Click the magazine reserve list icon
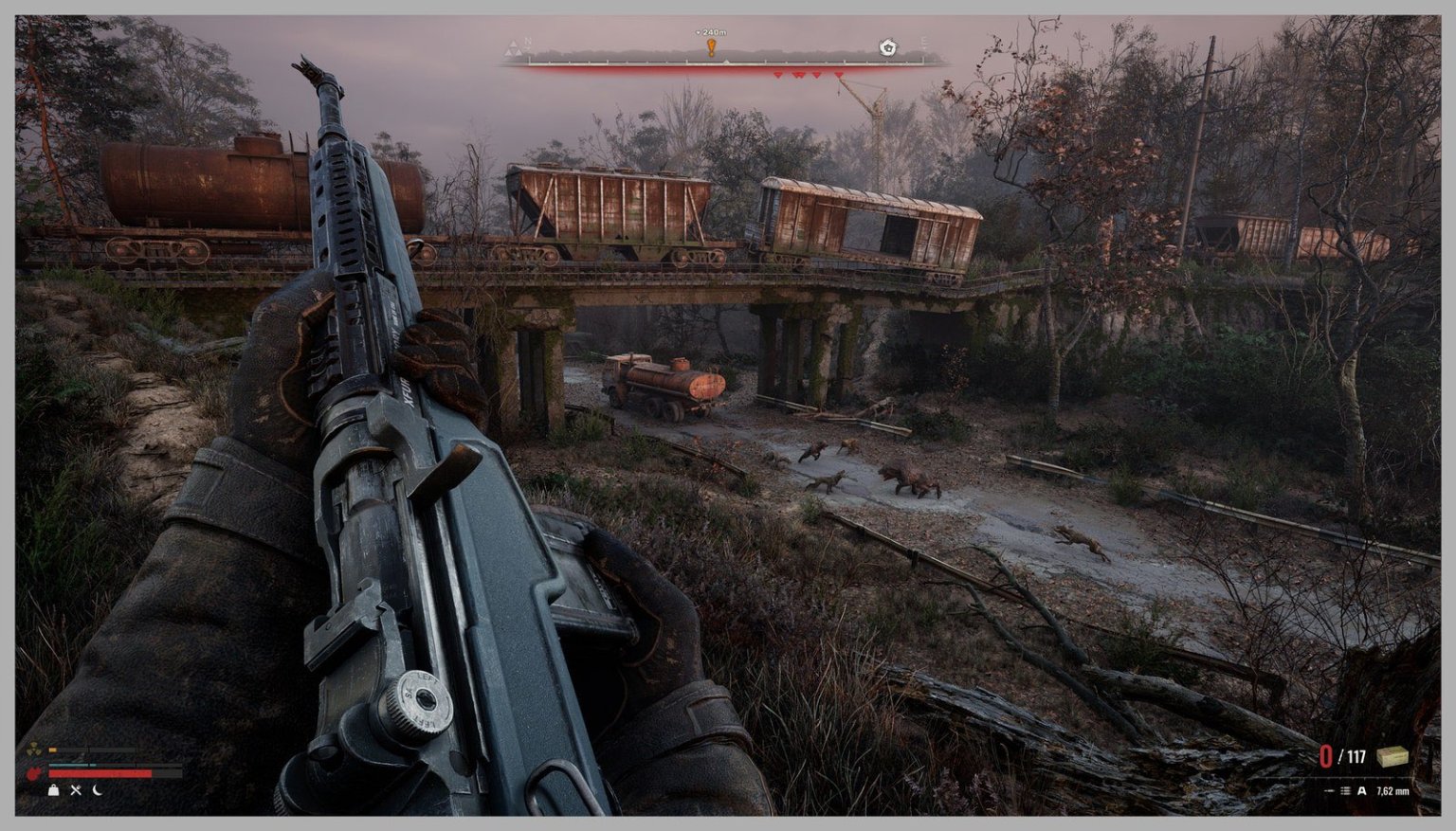 tap(1345, 791)
